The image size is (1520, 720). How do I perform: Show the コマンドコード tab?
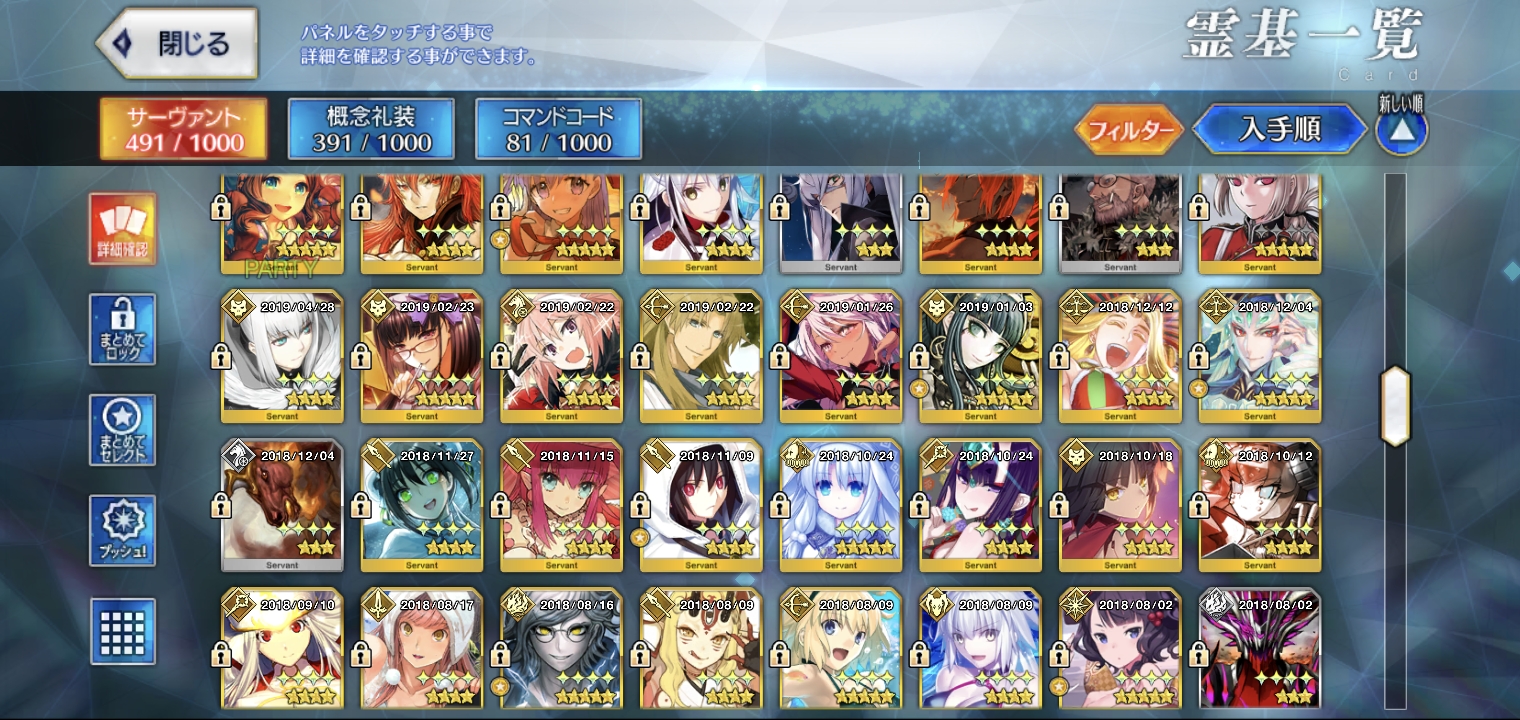558,129
